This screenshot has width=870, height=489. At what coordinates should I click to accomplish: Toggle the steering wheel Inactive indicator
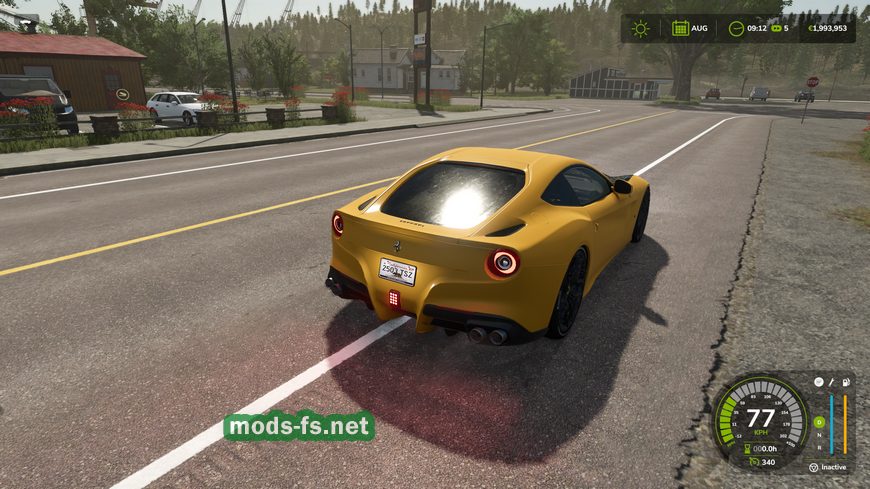click(813, 467)
